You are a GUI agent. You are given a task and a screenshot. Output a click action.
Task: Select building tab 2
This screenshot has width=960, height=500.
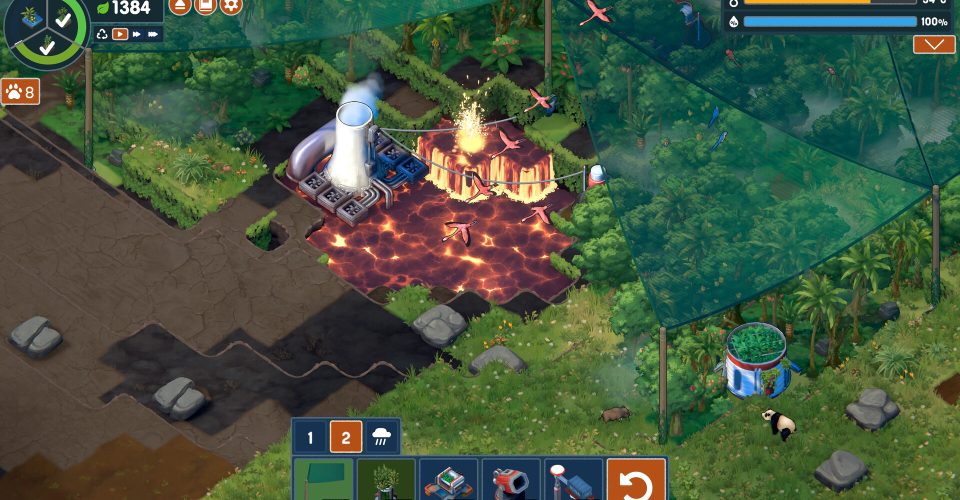click(346, 437)
